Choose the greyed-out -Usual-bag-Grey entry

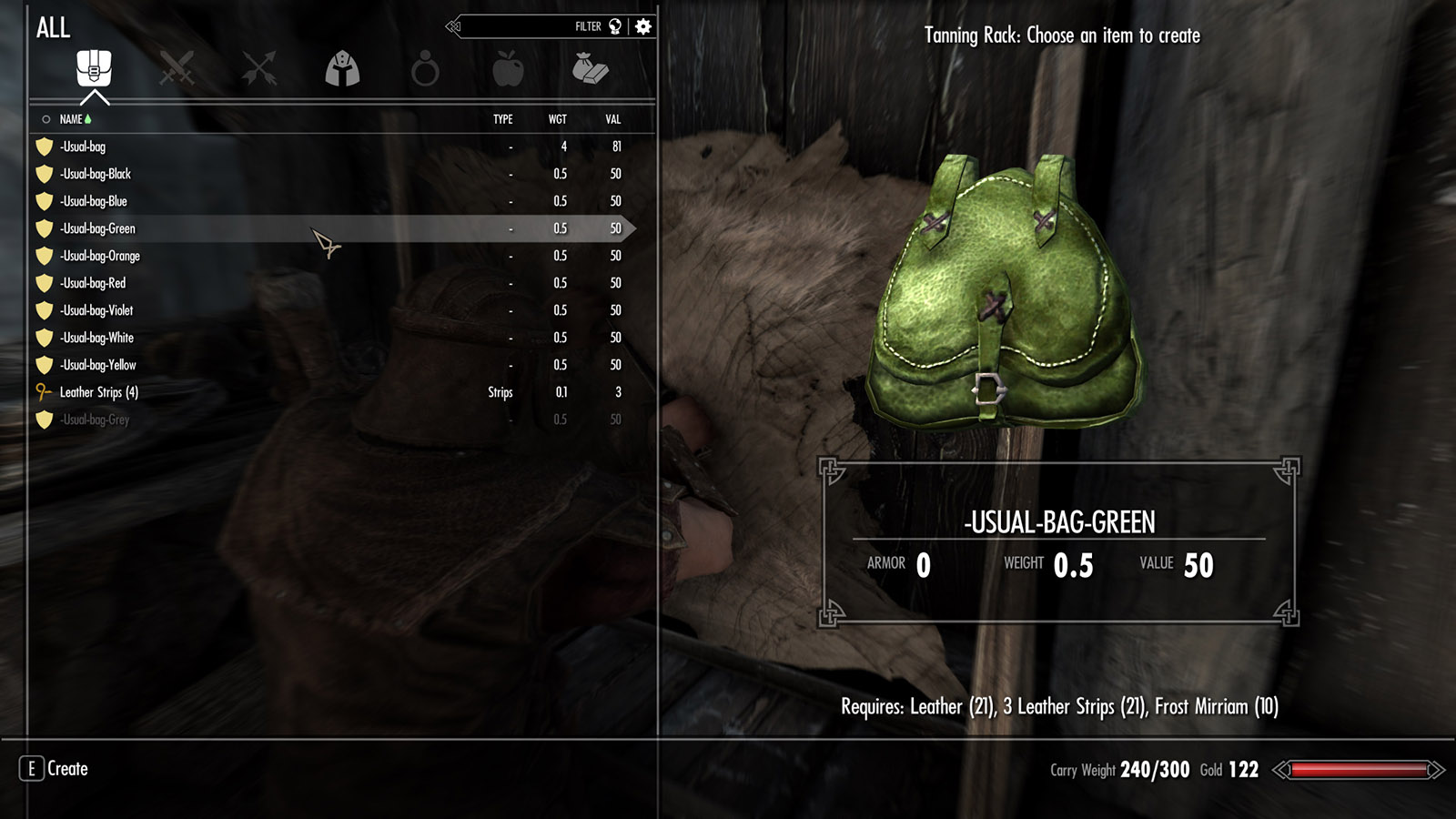point(95,420)
